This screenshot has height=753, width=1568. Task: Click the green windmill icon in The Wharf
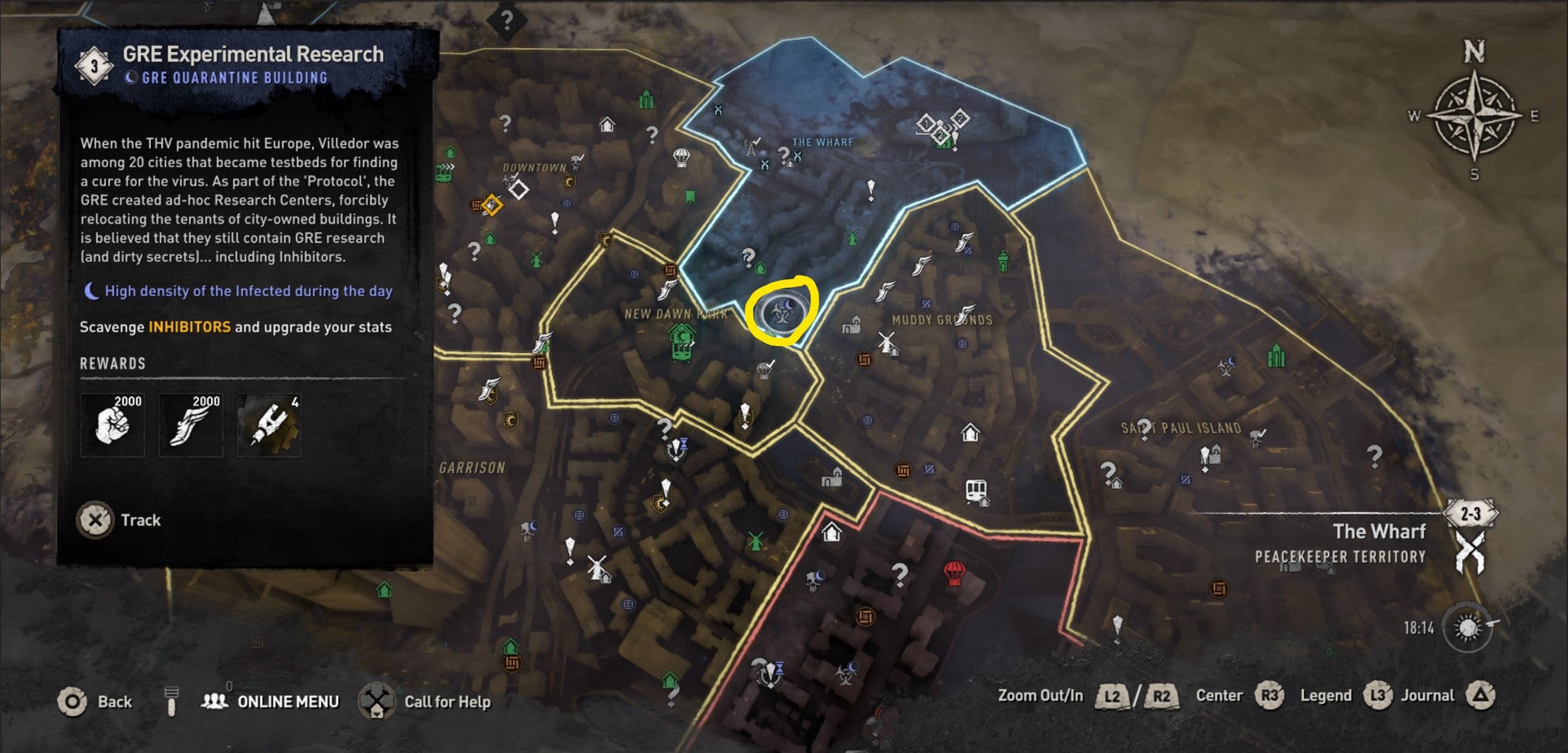click(851, 239)
